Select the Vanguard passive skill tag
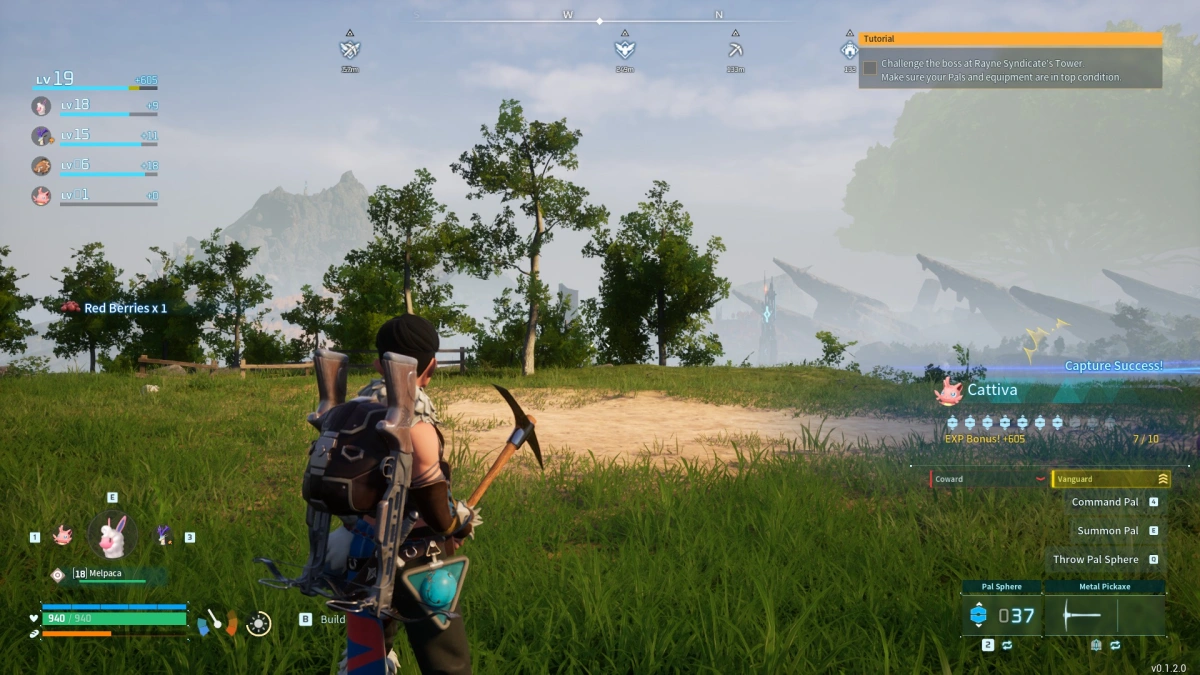1200x675 pixels. point(1110,479)
